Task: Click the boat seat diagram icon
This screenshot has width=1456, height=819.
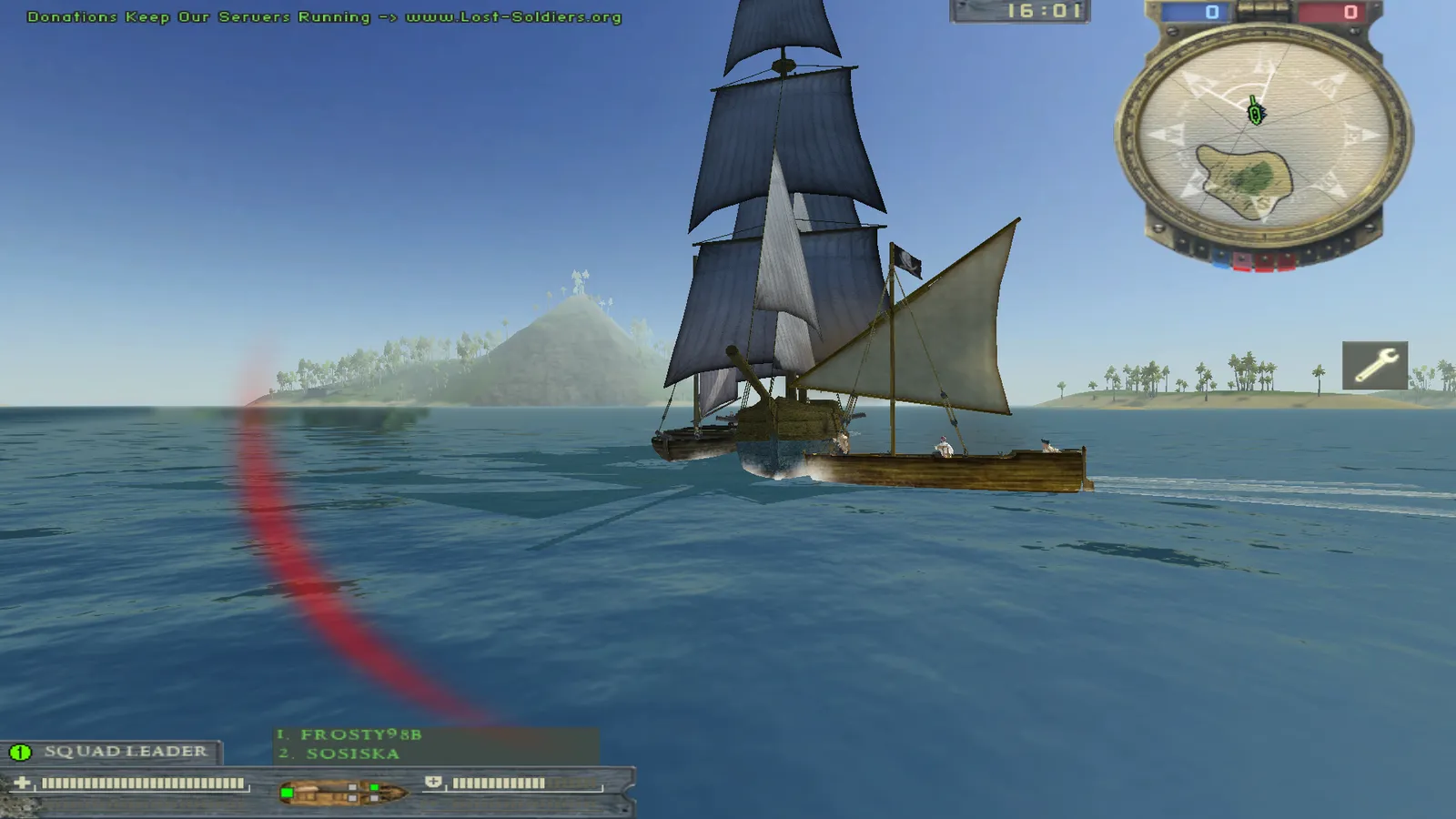Action: [x=342, y=792]
